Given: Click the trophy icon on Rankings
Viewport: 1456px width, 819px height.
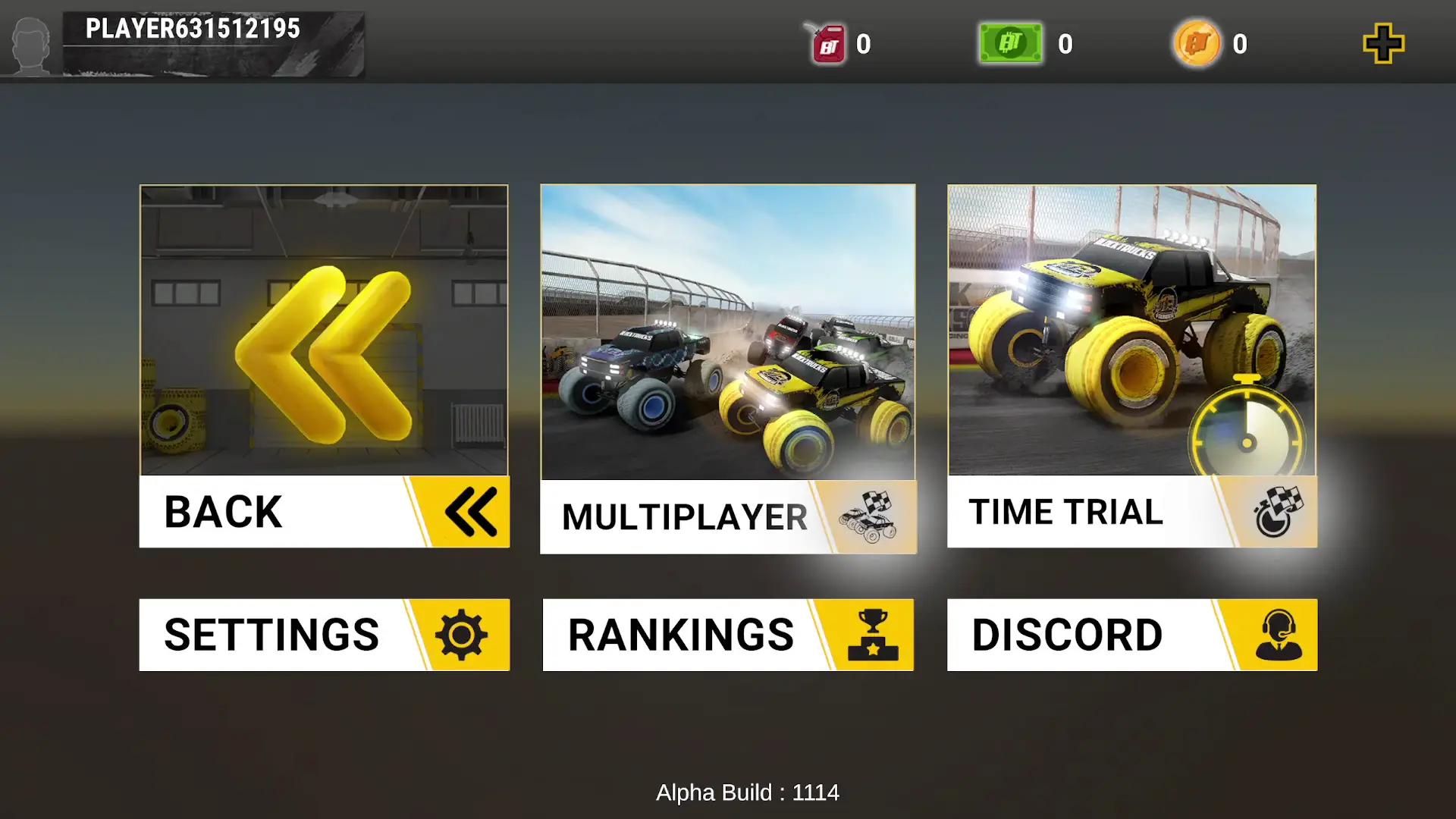Looking at the screenshot, I should click(874, 635).
